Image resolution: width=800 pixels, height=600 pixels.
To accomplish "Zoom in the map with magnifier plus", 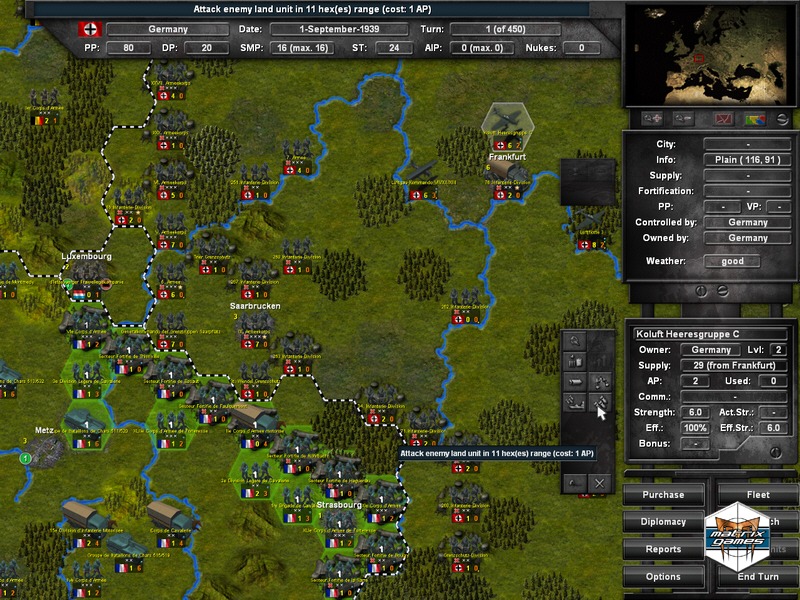I will point(656,119).
